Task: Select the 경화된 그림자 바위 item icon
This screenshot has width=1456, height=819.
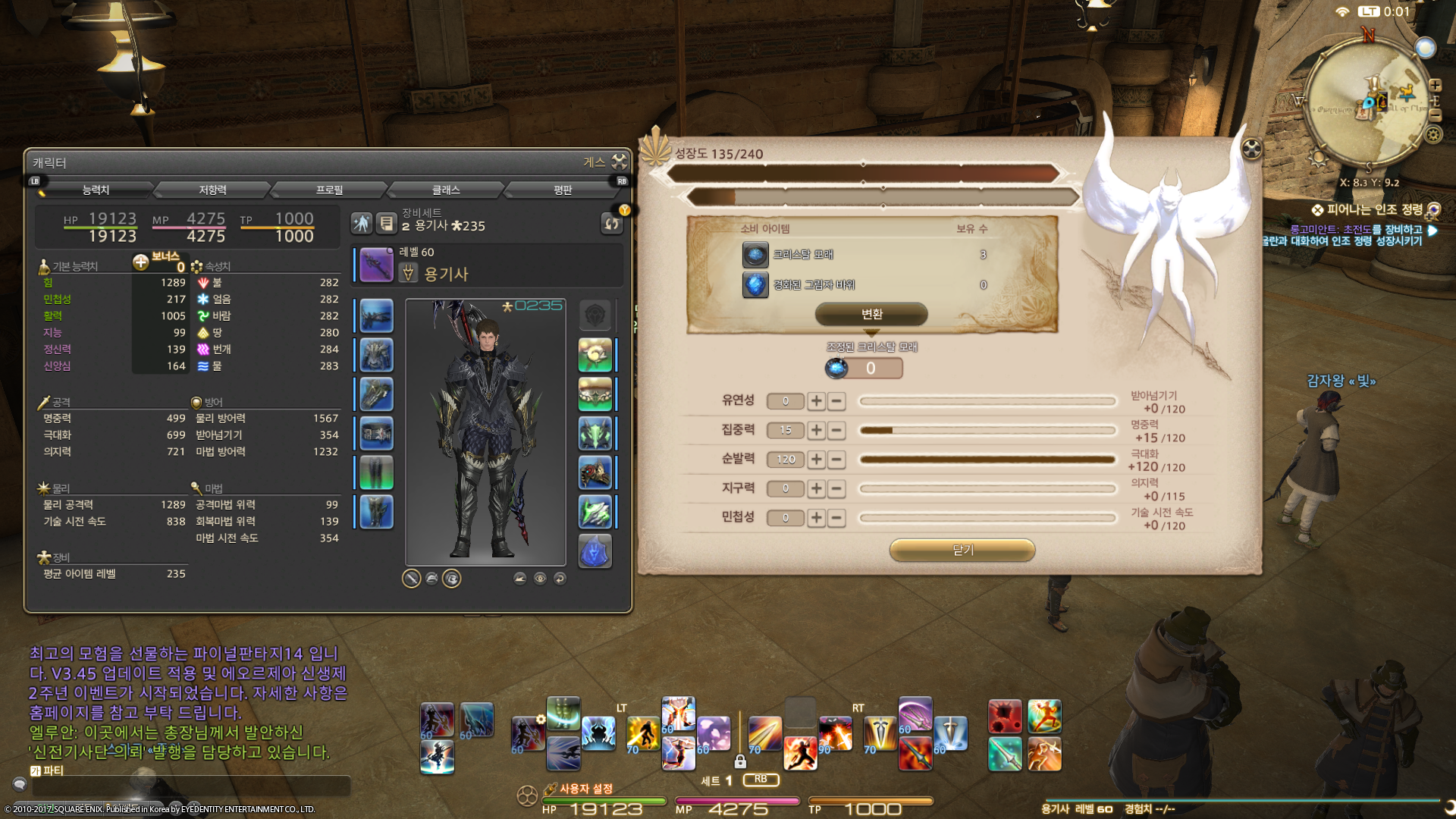Action: (x=755, y=285)
